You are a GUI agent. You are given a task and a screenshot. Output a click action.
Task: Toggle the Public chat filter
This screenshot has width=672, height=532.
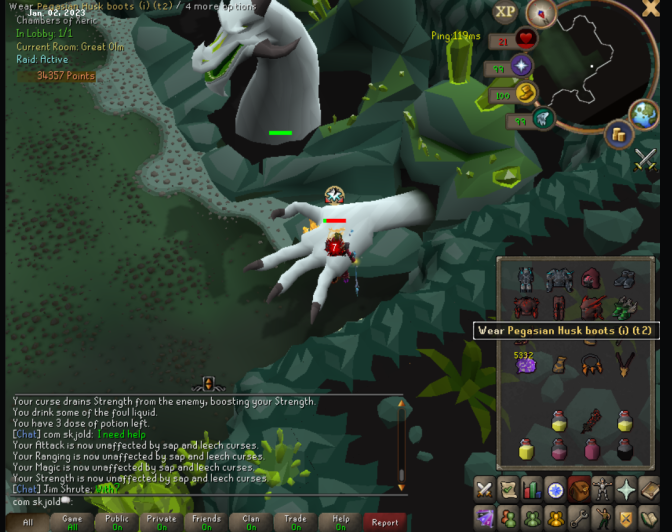pyautogui.click(x=117, y=521)
